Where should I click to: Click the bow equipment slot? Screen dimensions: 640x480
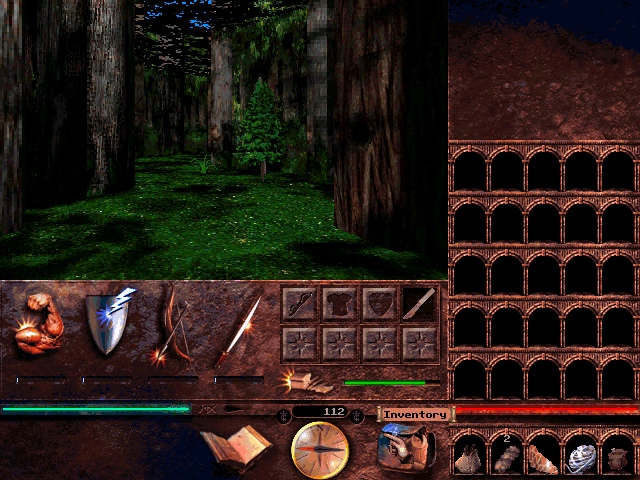point(301,304)
